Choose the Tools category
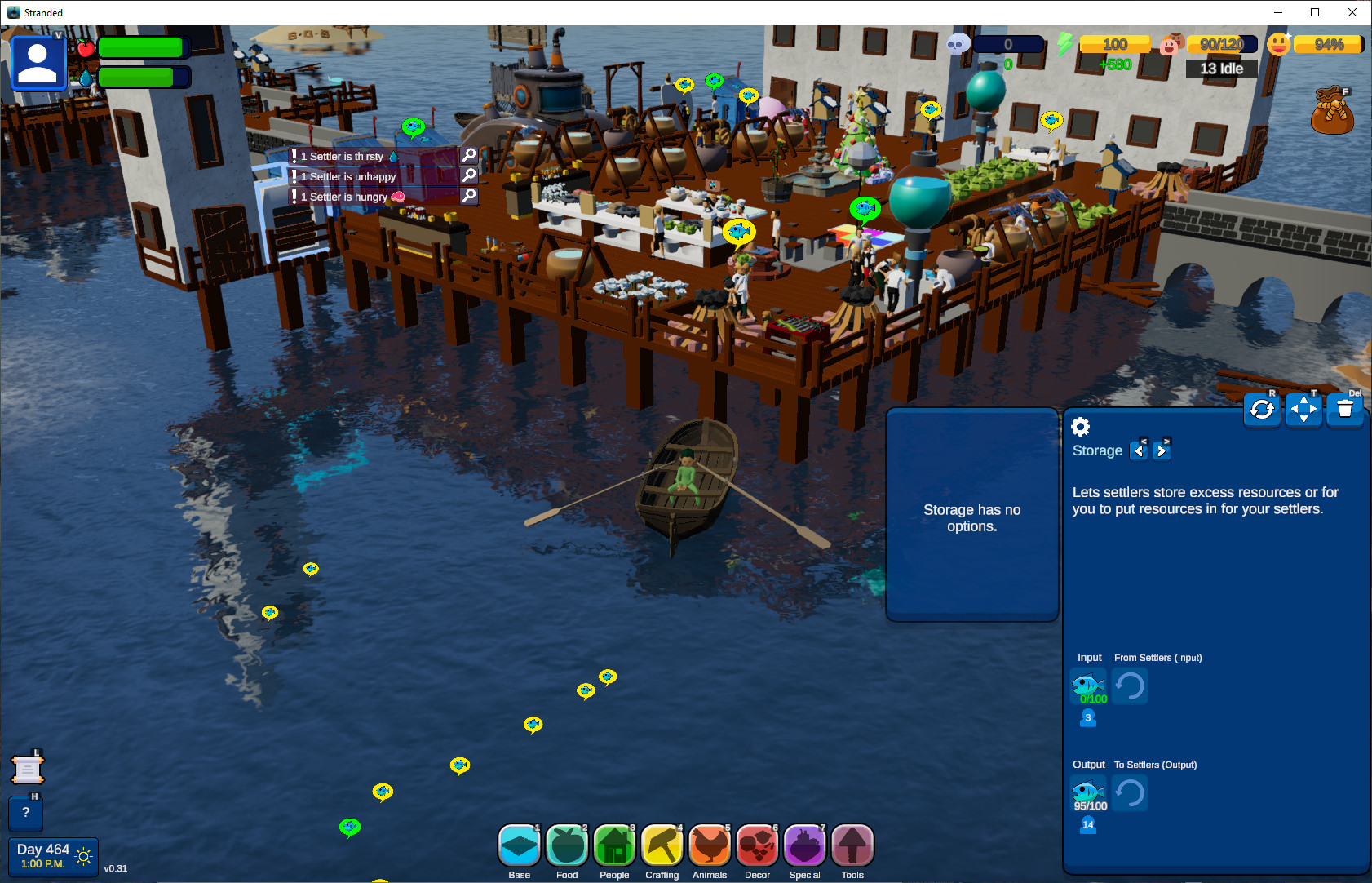Screen dimensions: 1372x883 click(852, 846)
